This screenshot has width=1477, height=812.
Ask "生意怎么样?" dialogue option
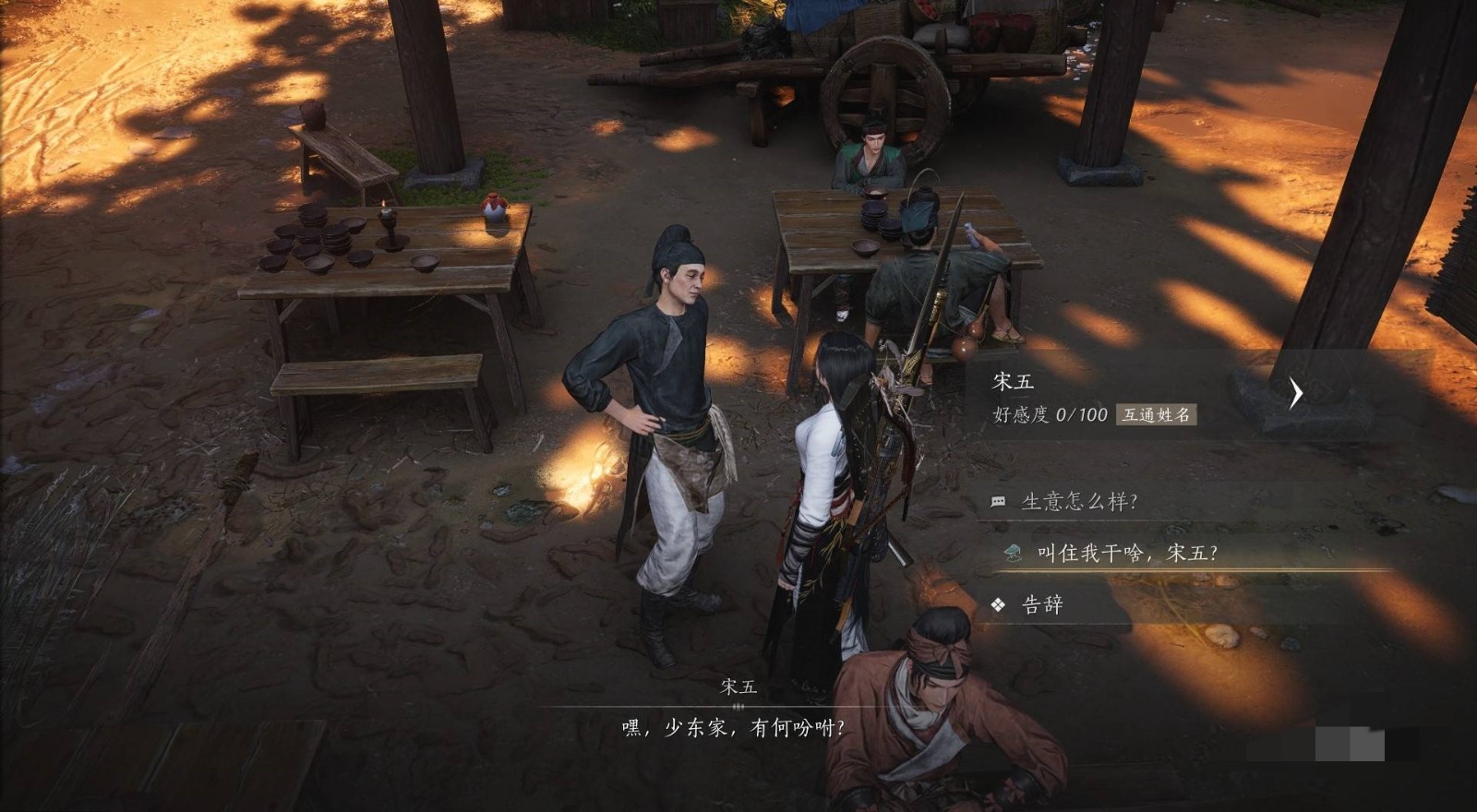[1078, 502]
